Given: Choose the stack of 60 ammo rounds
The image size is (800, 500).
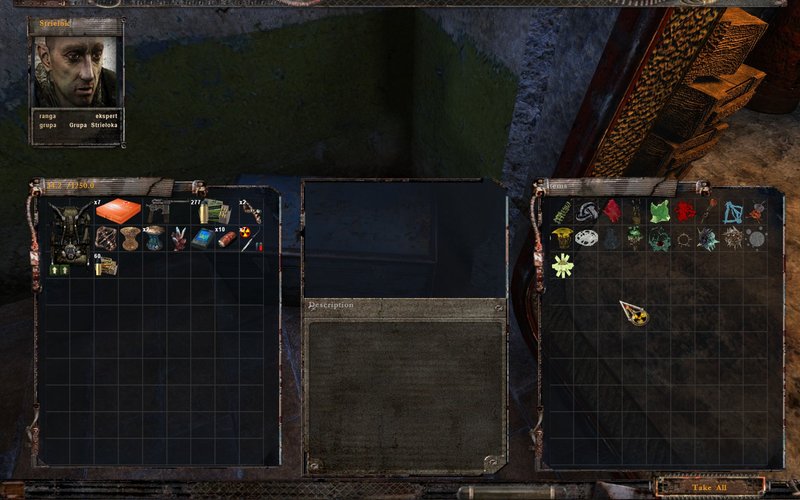Looking at the screenshot, I should coord(106,264).
